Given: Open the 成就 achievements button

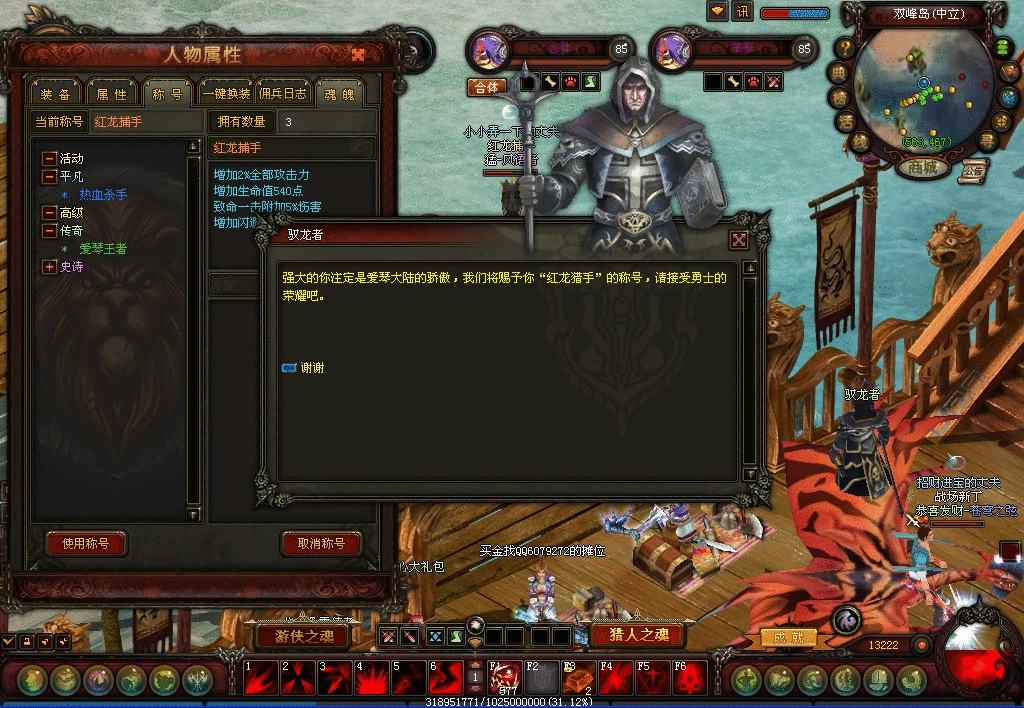Looking at the screenshot, I should [x=789, y=637].
